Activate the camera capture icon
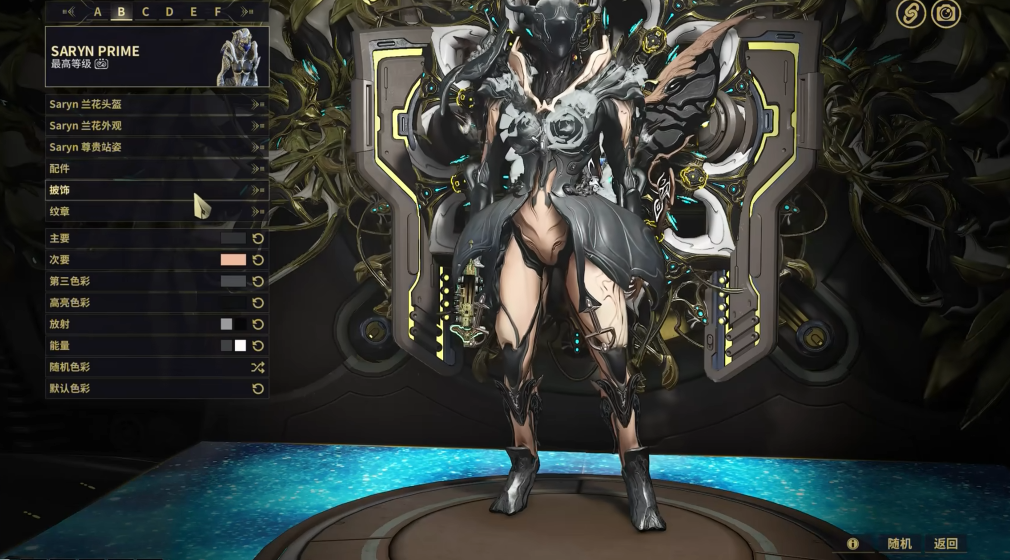The height and width of the screenshot is (560, 1010). 945,13
